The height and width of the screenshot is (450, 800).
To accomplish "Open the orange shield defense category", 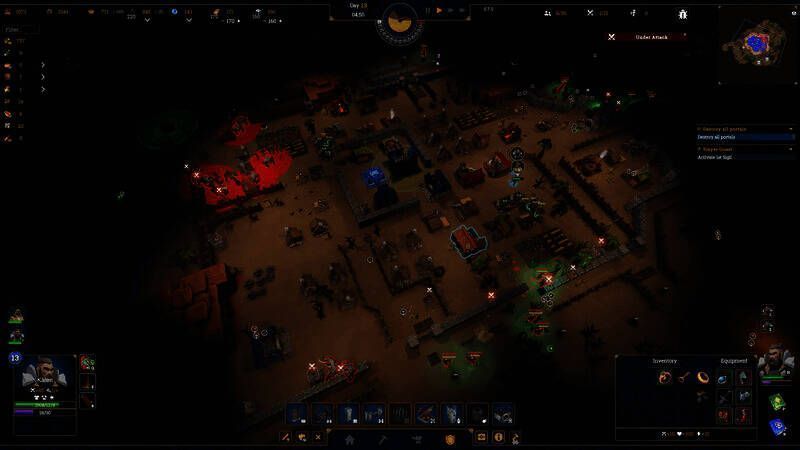I will coord(450,438).
